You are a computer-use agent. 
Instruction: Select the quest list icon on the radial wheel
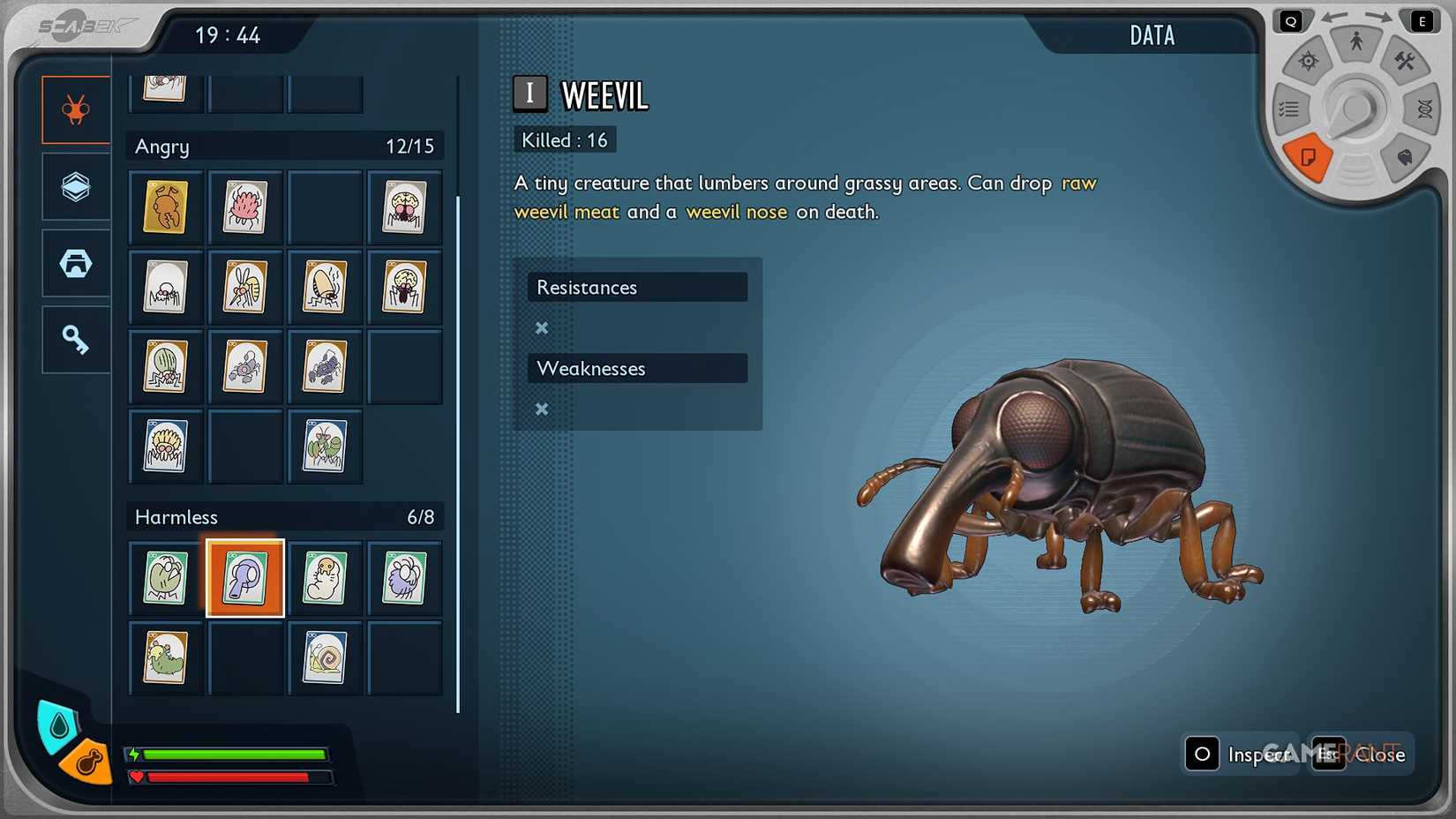(1289, 109)
